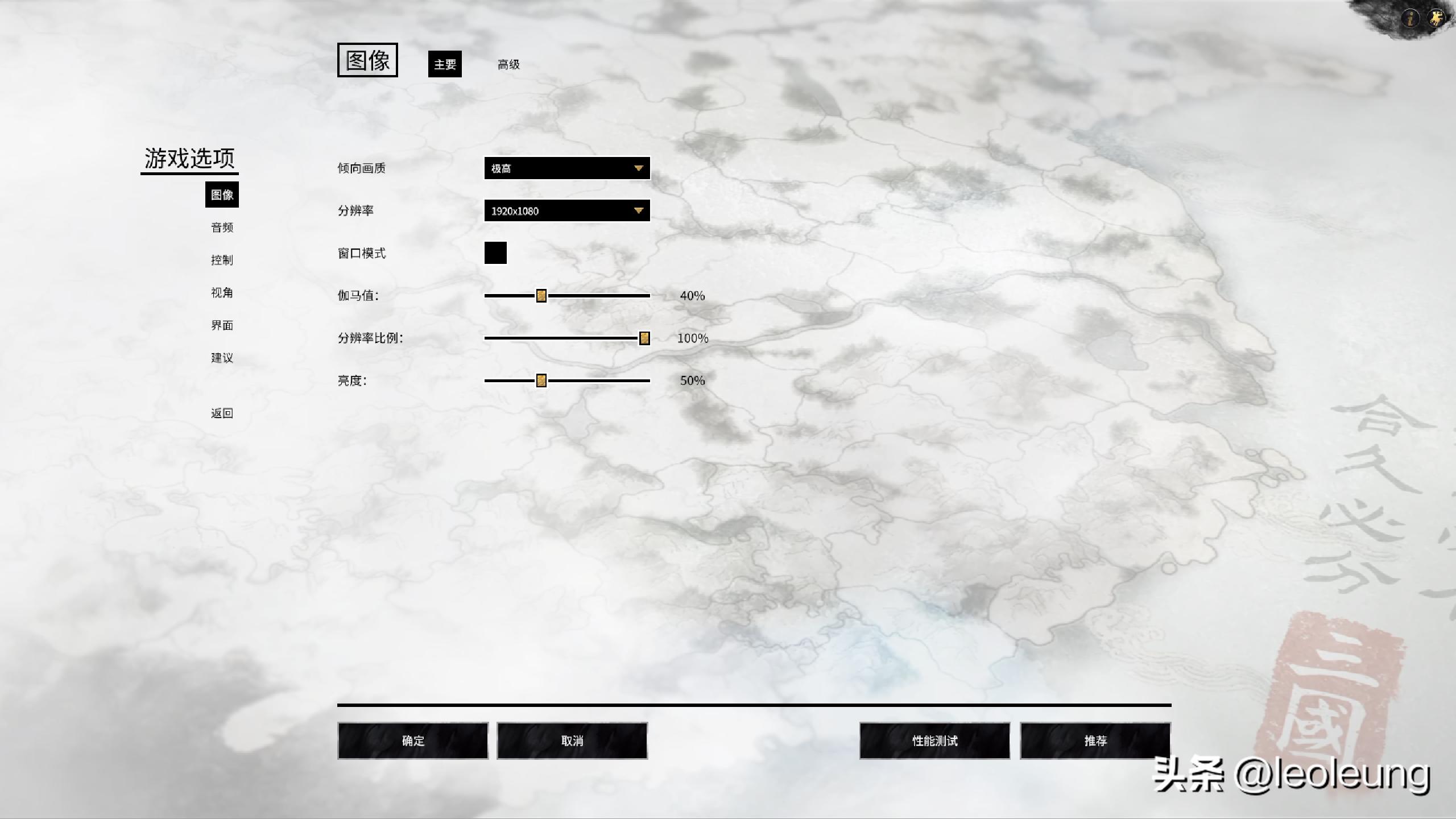Open the 界面 interface settings section

point(222,325)
